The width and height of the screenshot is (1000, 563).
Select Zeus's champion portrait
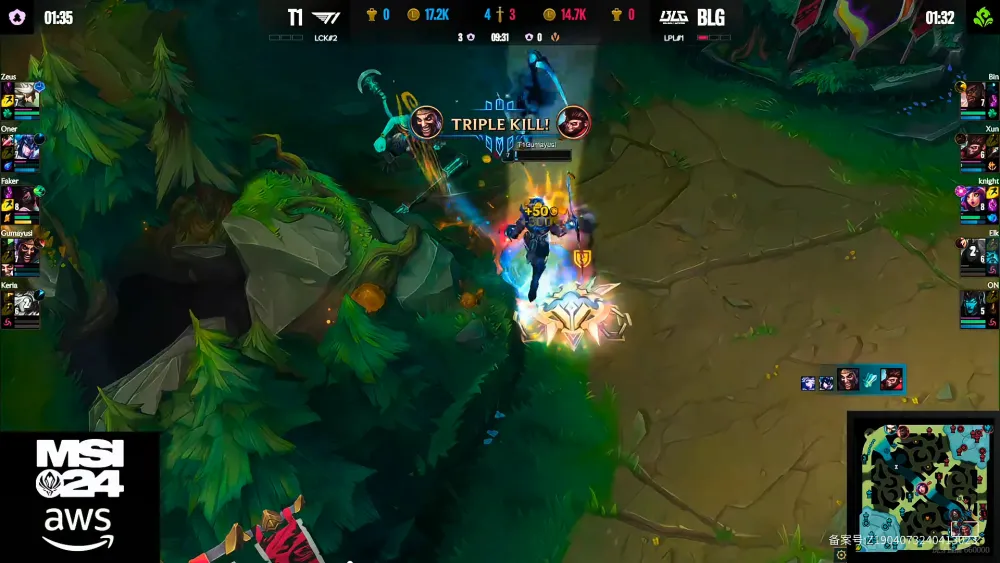tap(27, 95)
